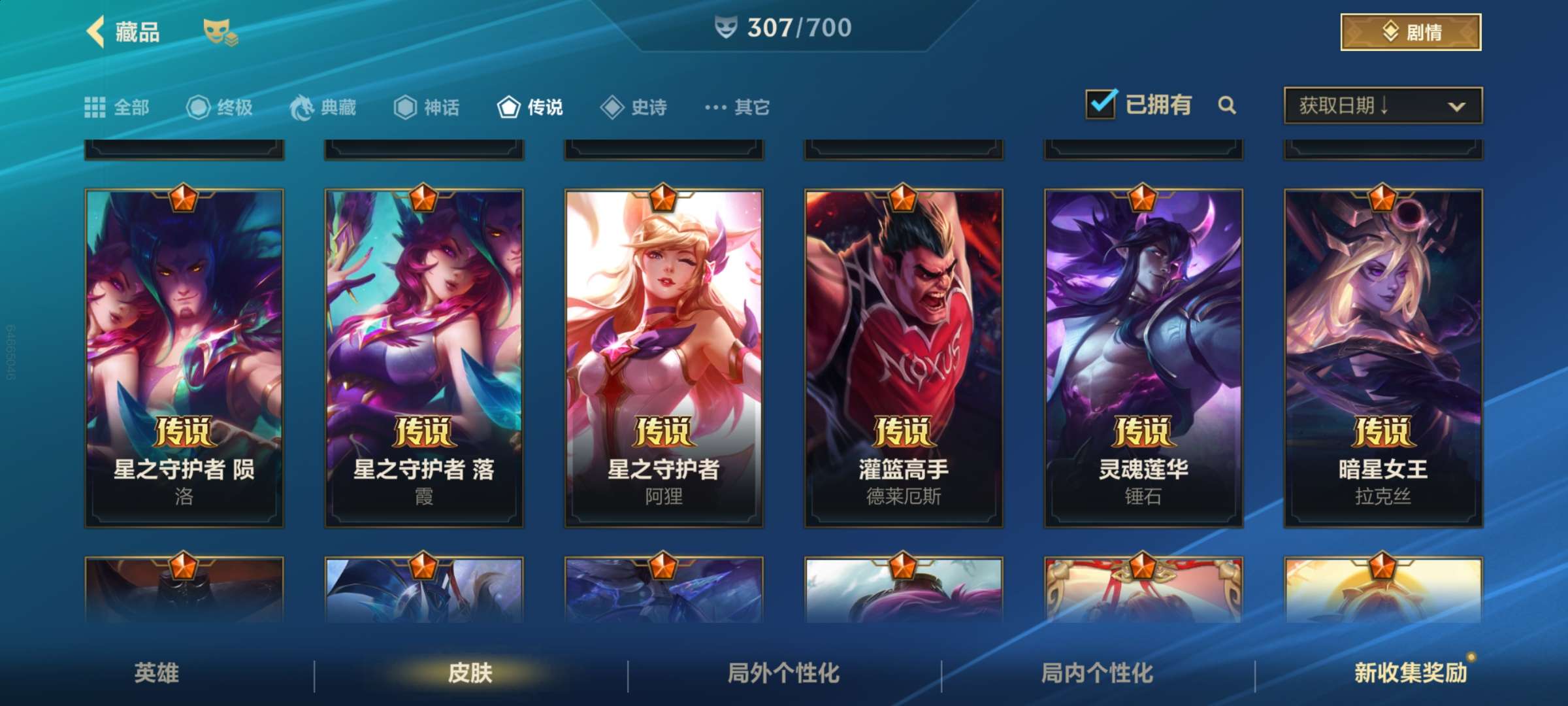Screen dimensions: 1568x706
Task: Filter skins by 典藏 rarity
Action: coord(323,107)
